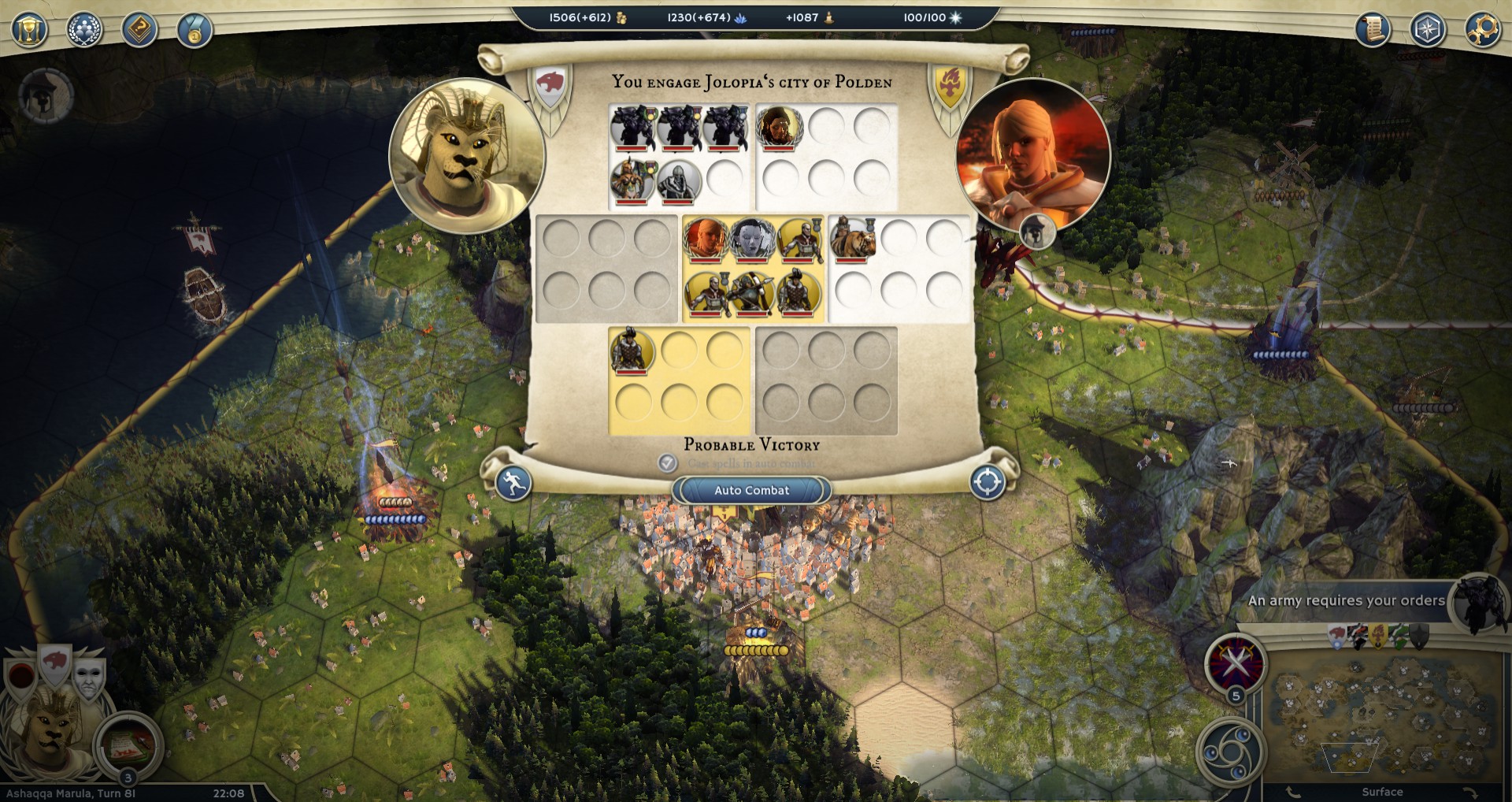Select the tiger rider unit in the defender army
1512x802 pixels.
tap(852, 239)
